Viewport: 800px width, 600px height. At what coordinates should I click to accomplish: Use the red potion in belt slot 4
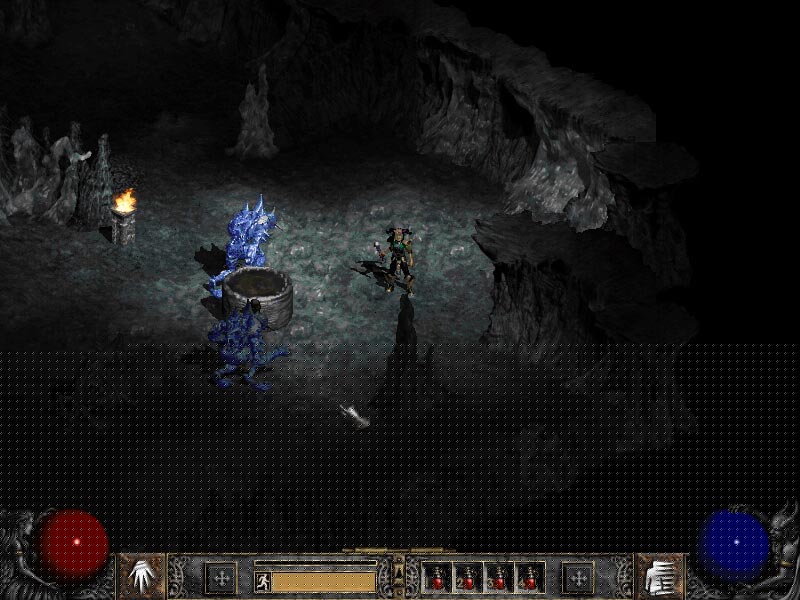coord(529,578)
